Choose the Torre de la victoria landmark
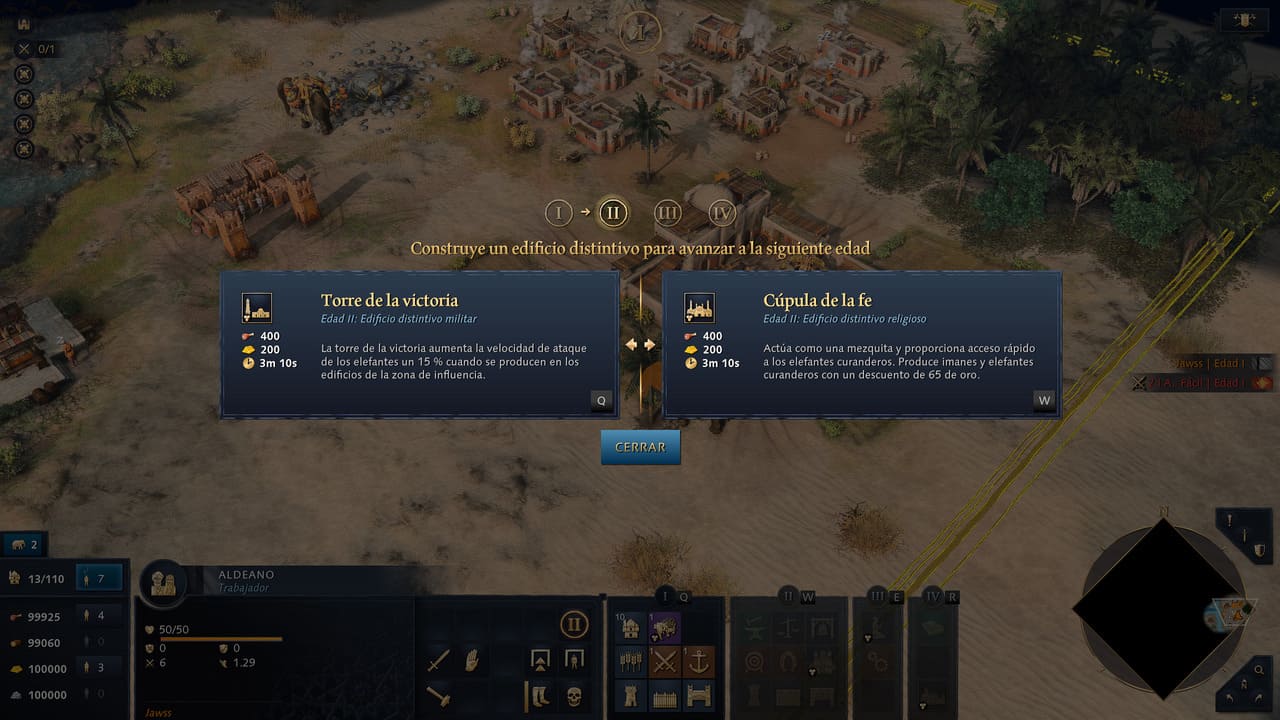Viewport: 1280px width, 720px height. pos(419,344)
